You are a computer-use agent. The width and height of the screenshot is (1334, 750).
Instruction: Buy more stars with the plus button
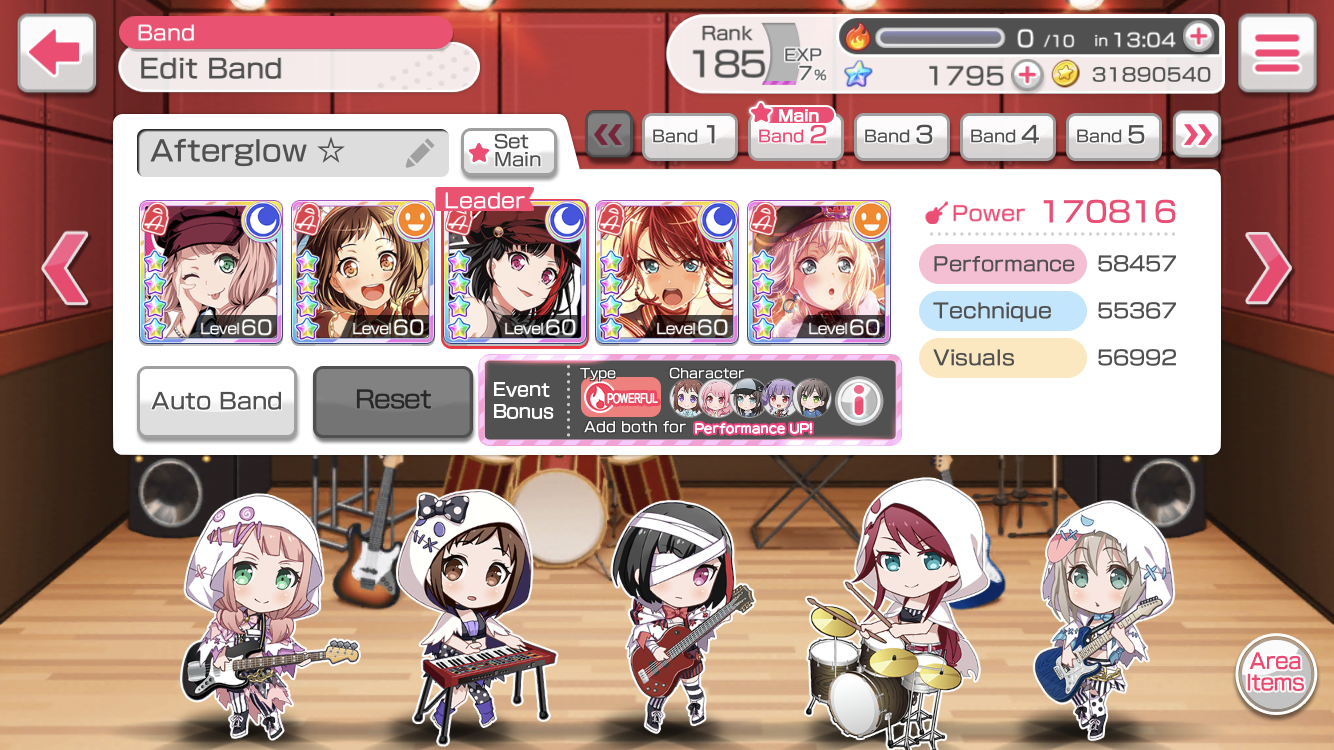tap(1026, 75)
